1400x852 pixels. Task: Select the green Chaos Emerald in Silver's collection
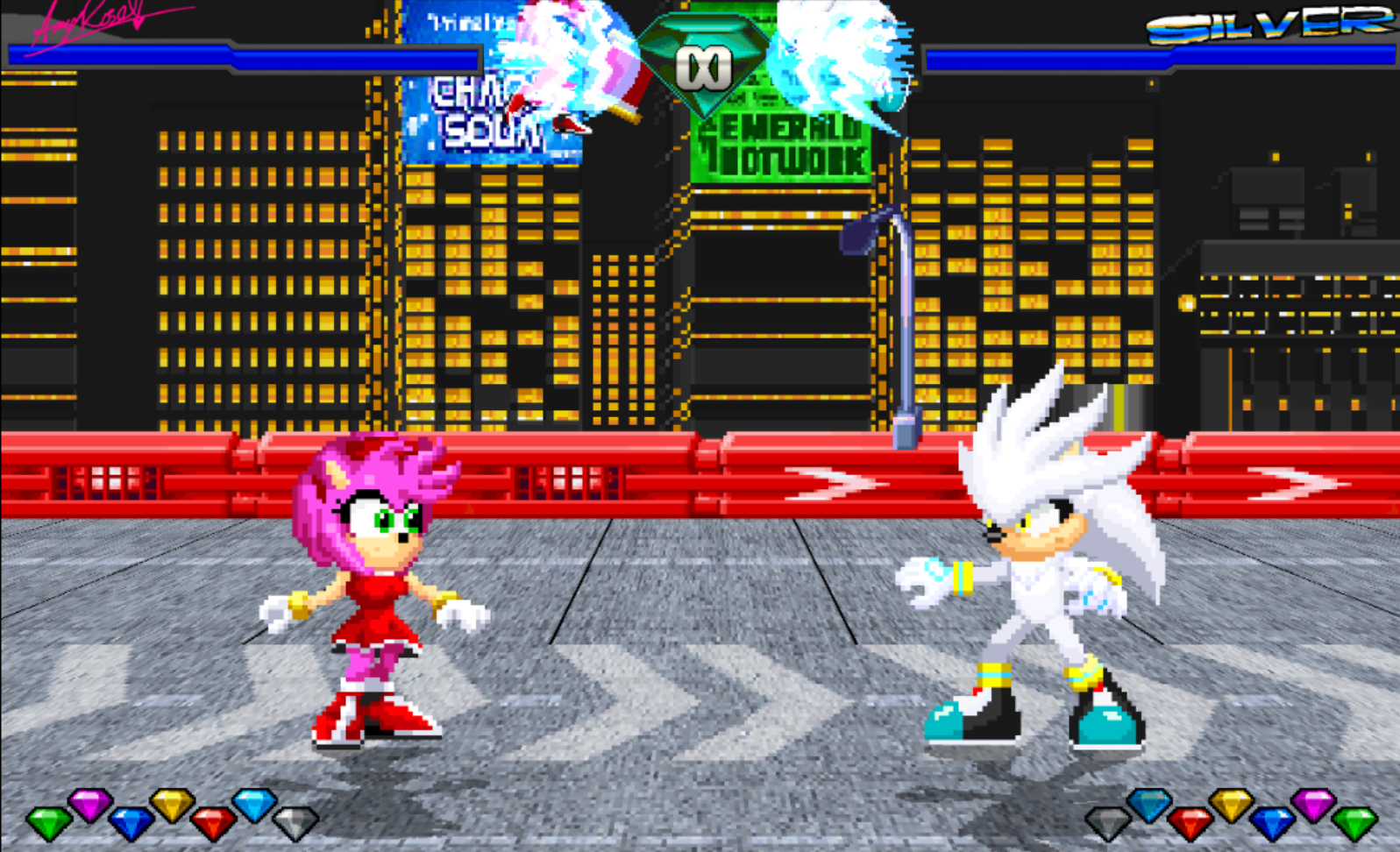pyautogui.click(x=1355, y=824)
